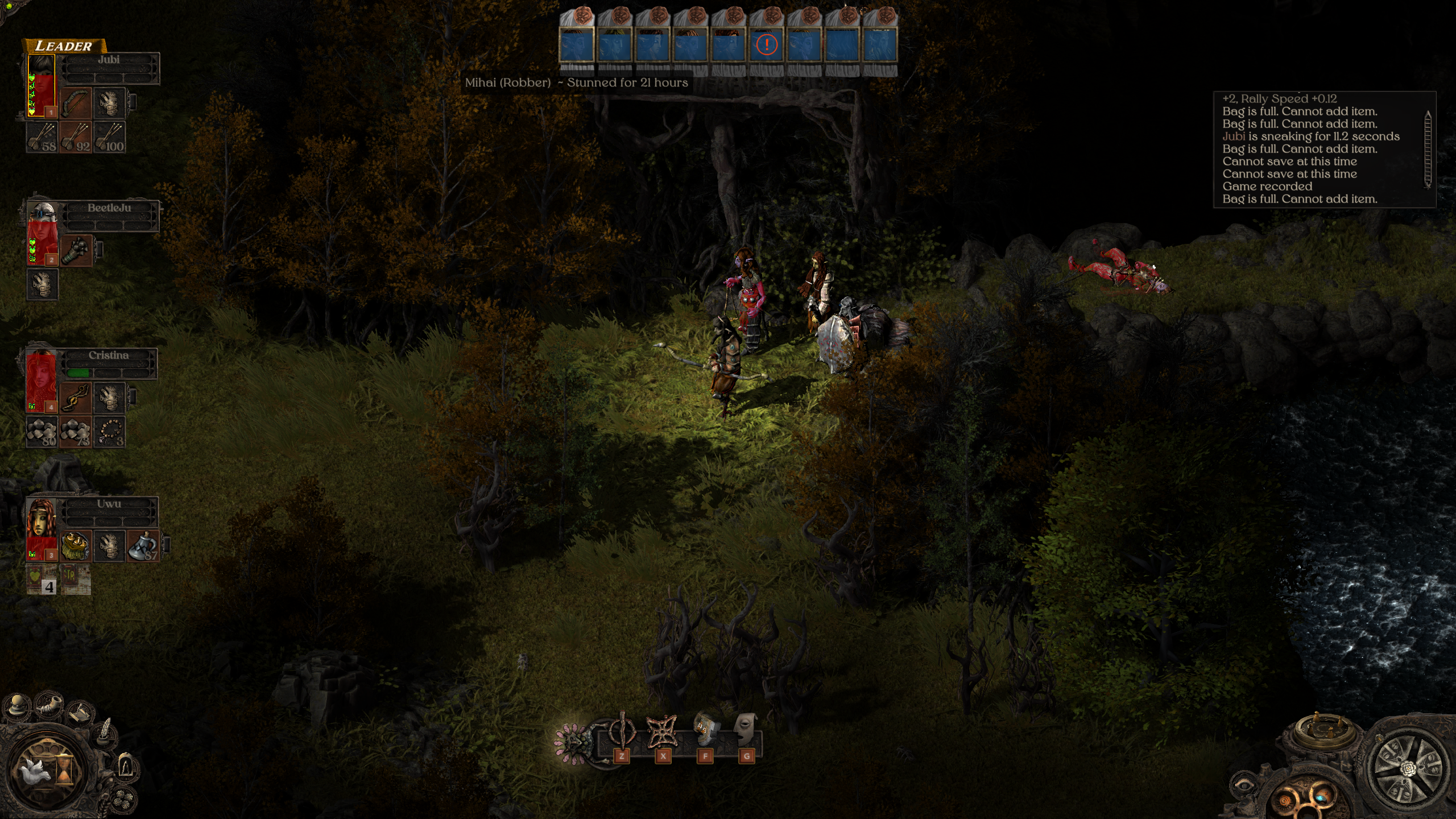
Task: Select BeetleJu's party portrait
Action: pyautogui.click(x=42, y=233)
